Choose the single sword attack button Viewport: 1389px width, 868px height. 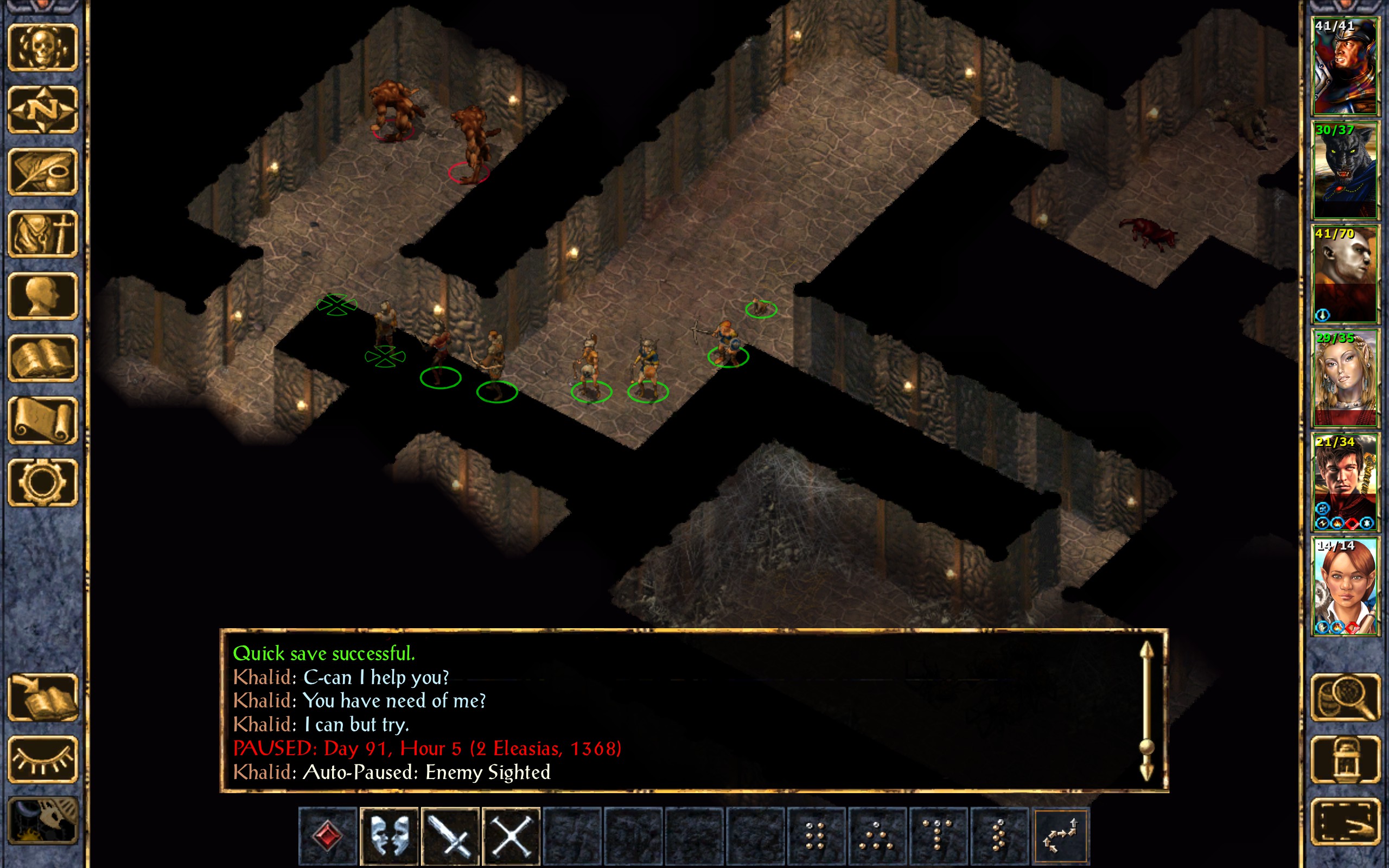click(x=450, y=835)
